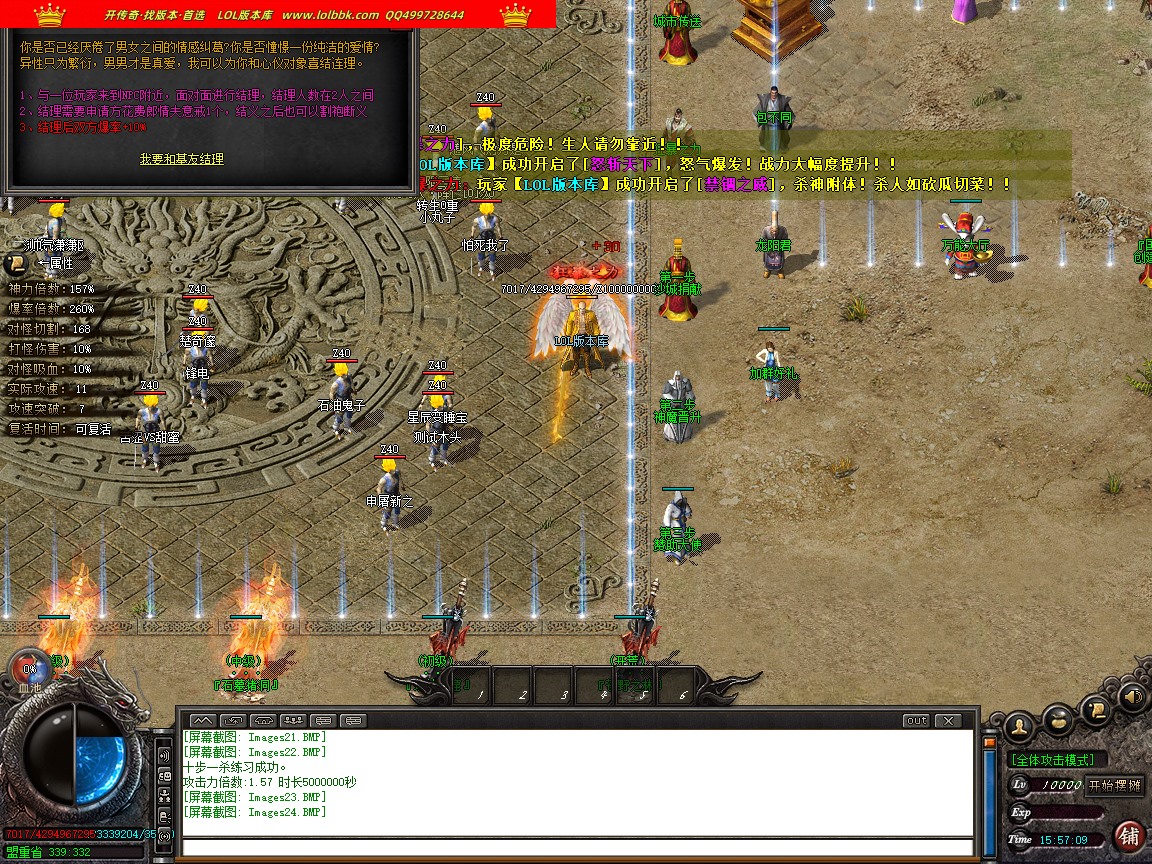Choose the 我要和基友结理 dialogue option

(181, 159)
